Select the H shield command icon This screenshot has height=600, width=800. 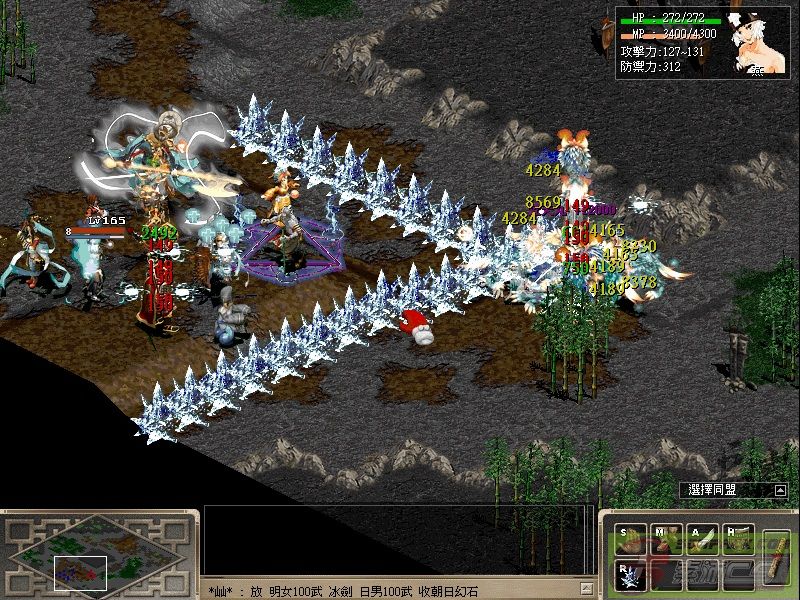[738, 538]
